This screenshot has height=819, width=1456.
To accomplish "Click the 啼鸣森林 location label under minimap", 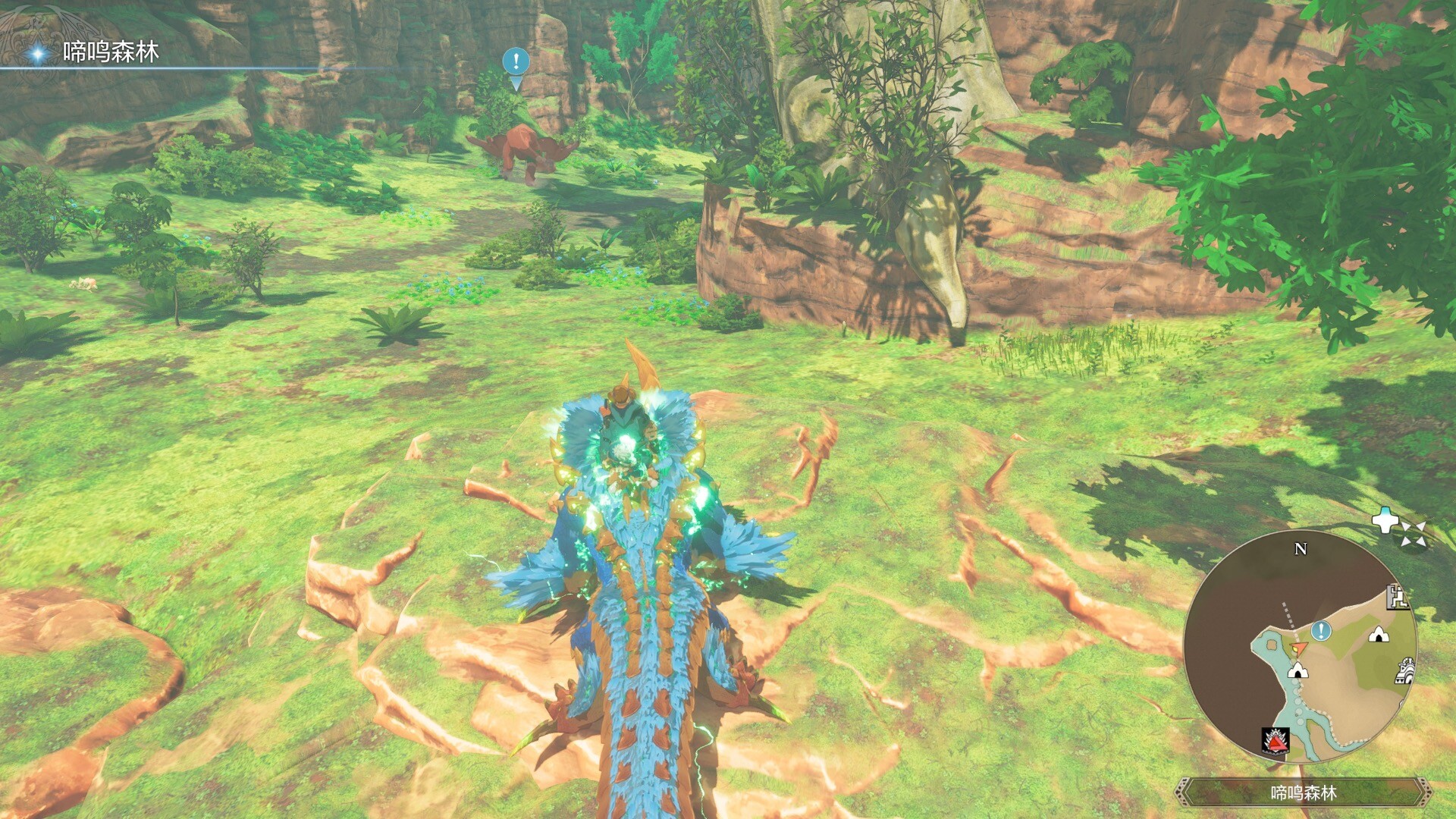I will pyautogui.click(x=1303, y=793).
